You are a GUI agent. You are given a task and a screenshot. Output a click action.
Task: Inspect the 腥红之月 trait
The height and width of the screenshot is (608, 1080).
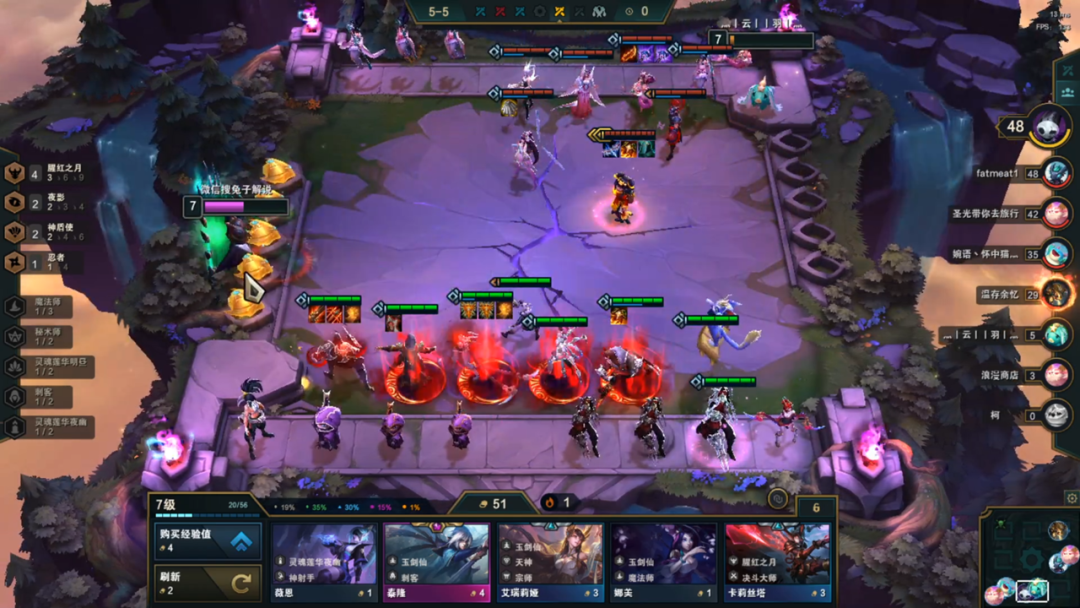[x=40, y=172]
